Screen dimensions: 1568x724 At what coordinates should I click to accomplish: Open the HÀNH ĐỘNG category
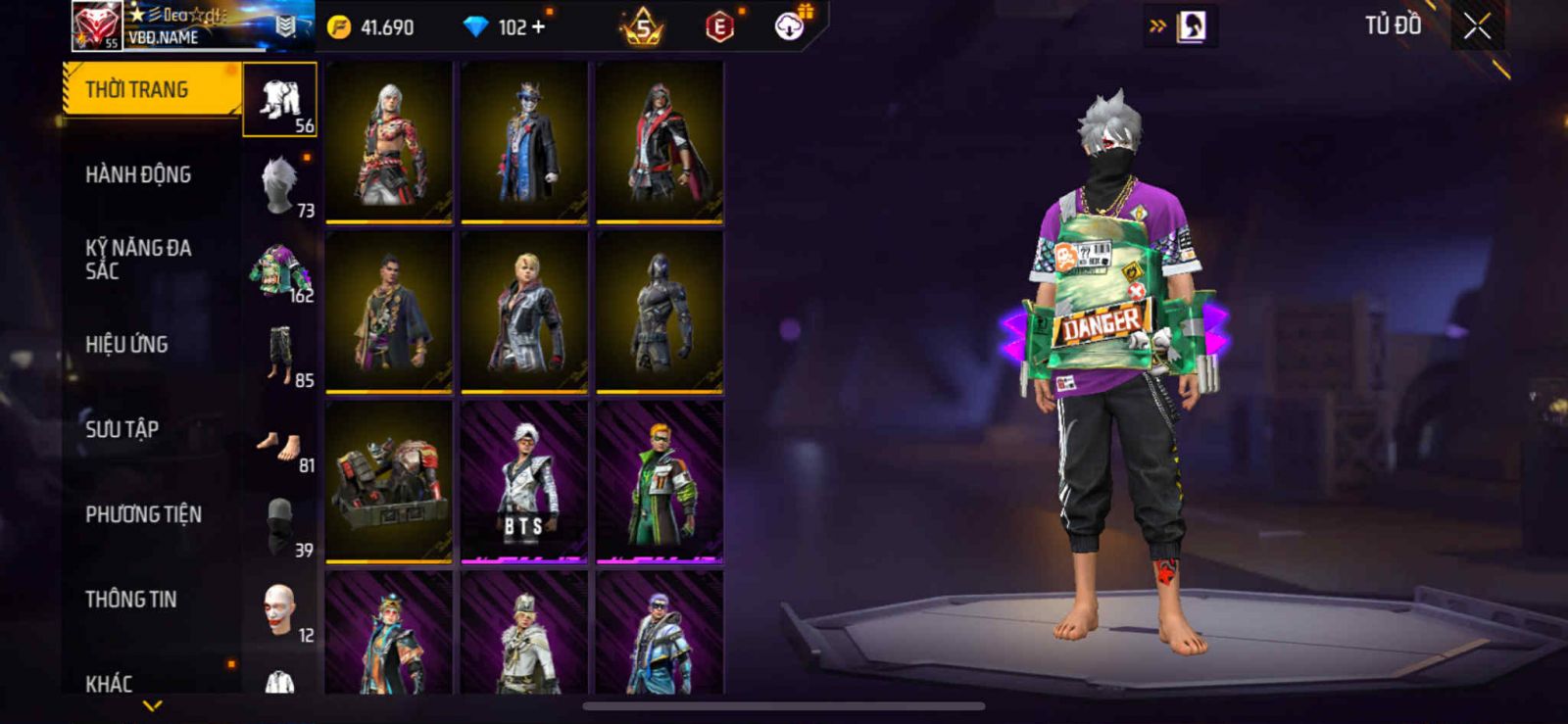coord(138,174)
